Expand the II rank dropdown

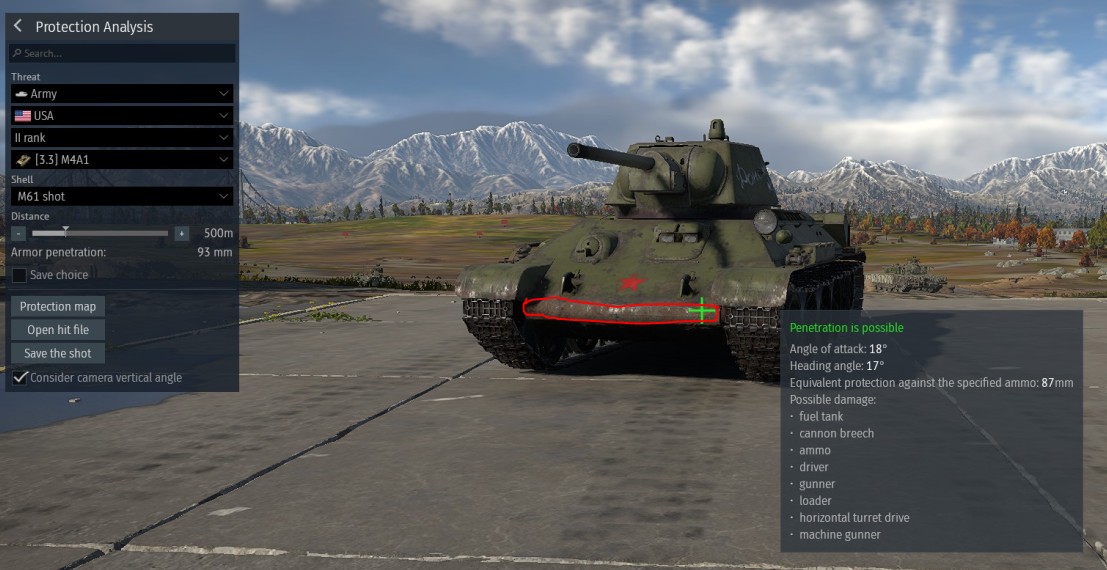[x=122, y=137]
